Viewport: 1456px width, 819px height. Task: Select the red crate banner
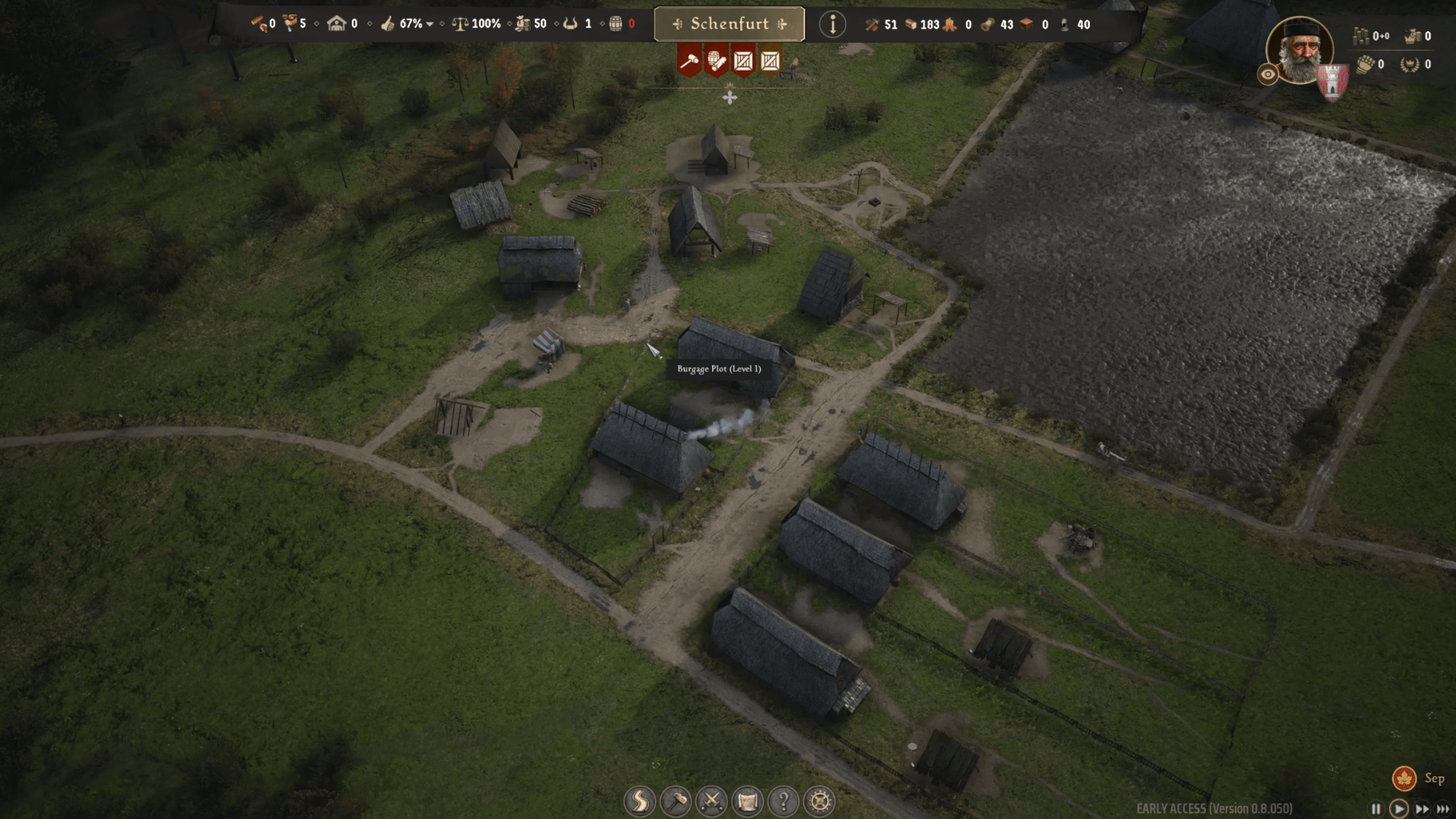(x=743, y=61)
